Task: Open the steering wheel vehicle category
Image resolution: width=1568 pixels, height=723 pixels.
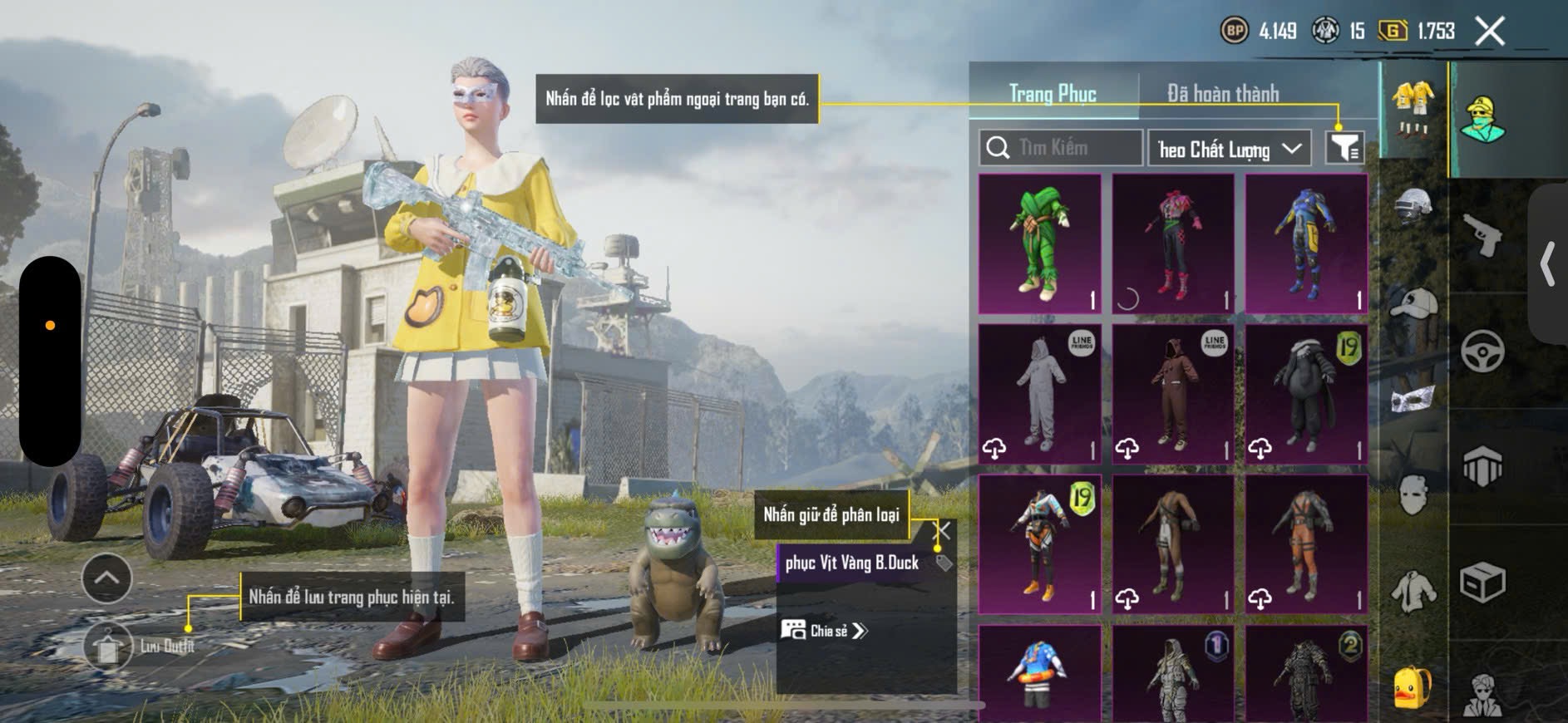Action: pyautogui.click(x=1482, y=352)
